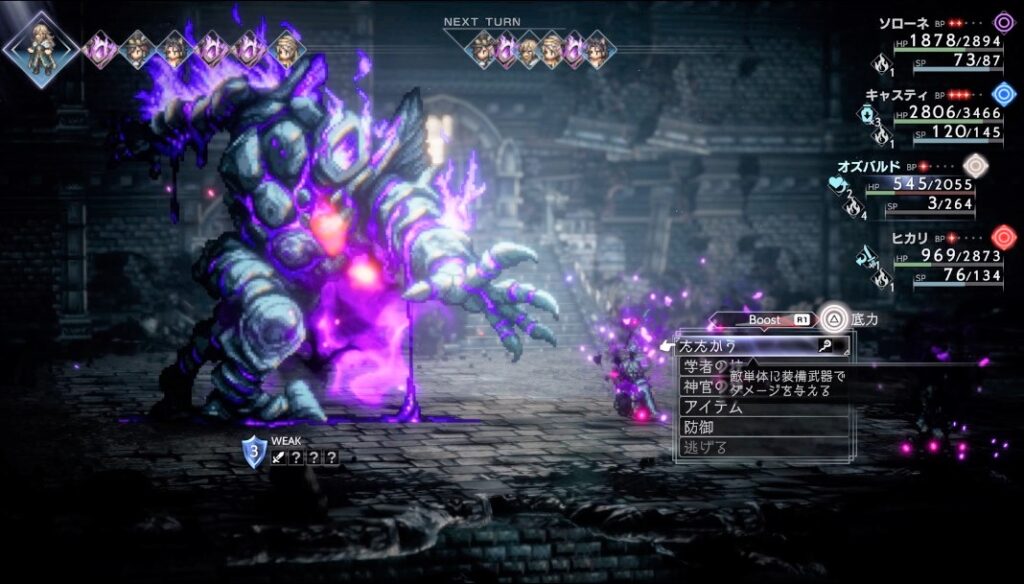This screenshot has height=584, width=1024.
Task: Activate the Boost gauge above the command menu
Action: tap(764, 320)
